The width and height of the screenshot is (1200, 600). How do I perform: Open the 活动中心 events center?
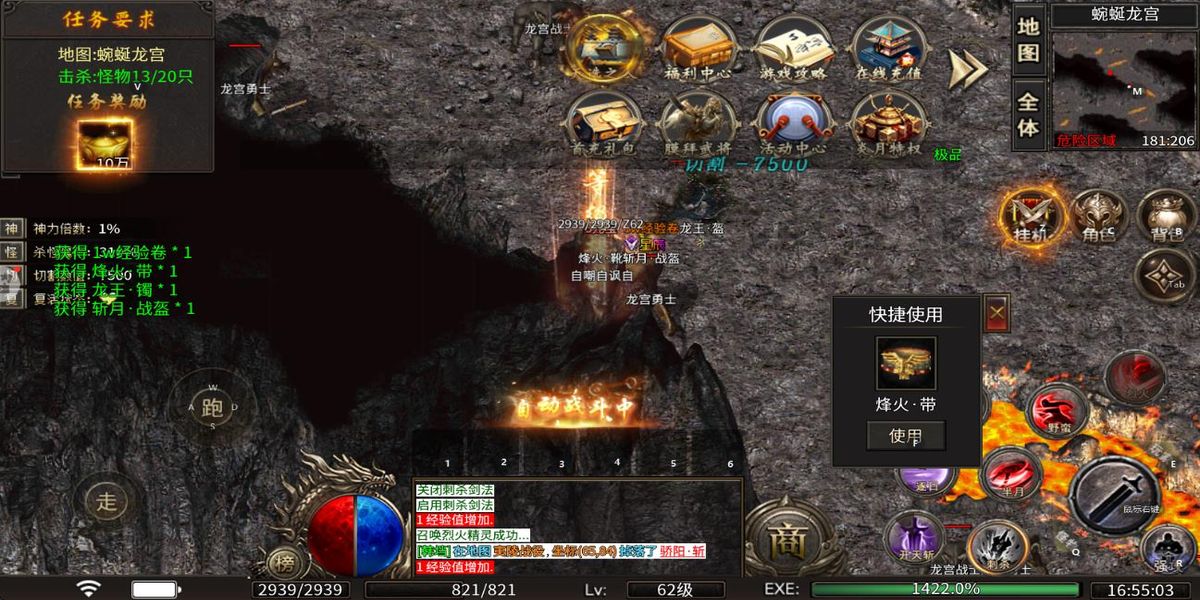pyautogui.click(x=793, y=125)
